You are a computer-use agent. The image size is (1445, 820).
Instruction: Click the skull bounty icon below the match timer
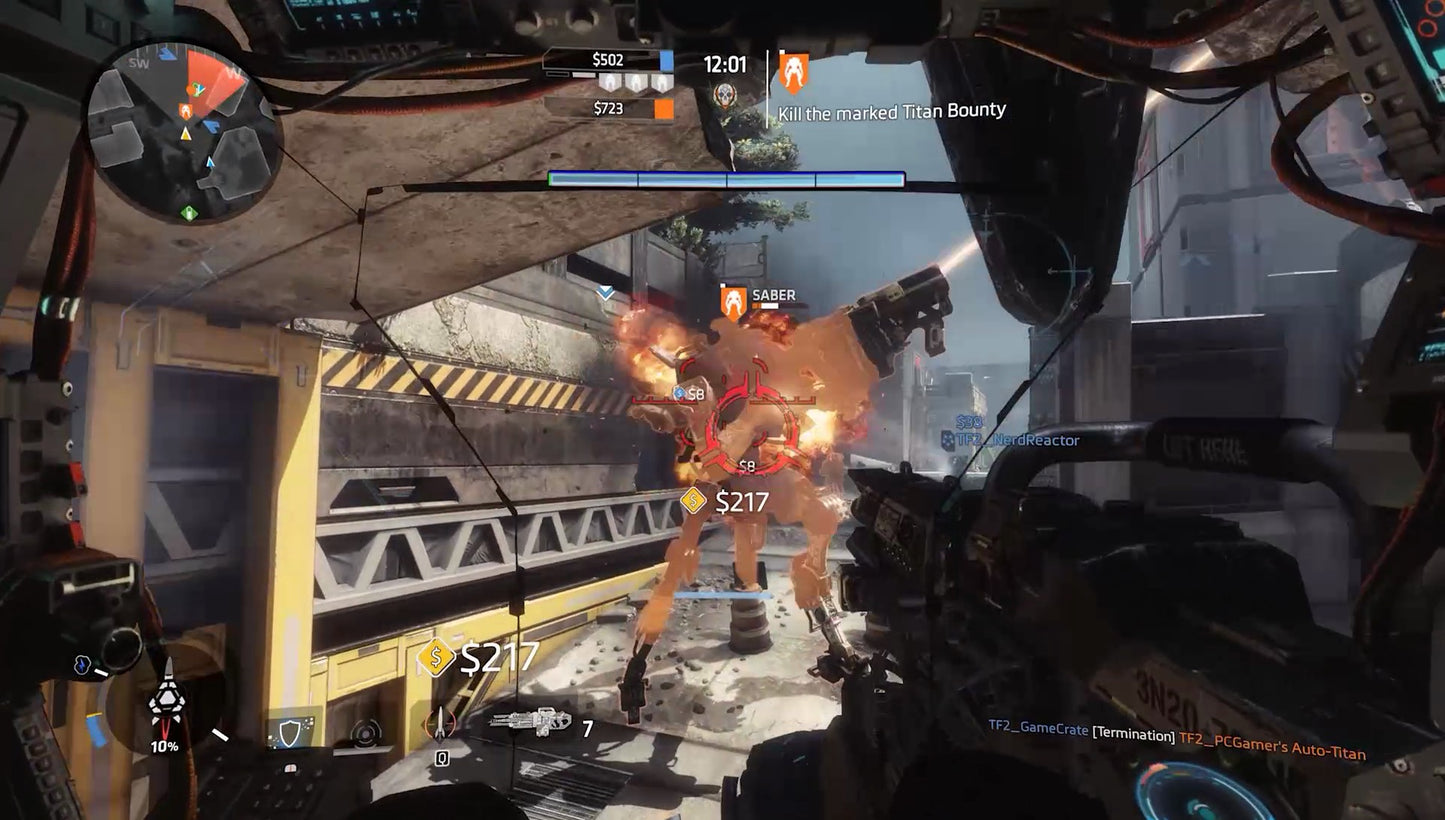tap(725, 95)
